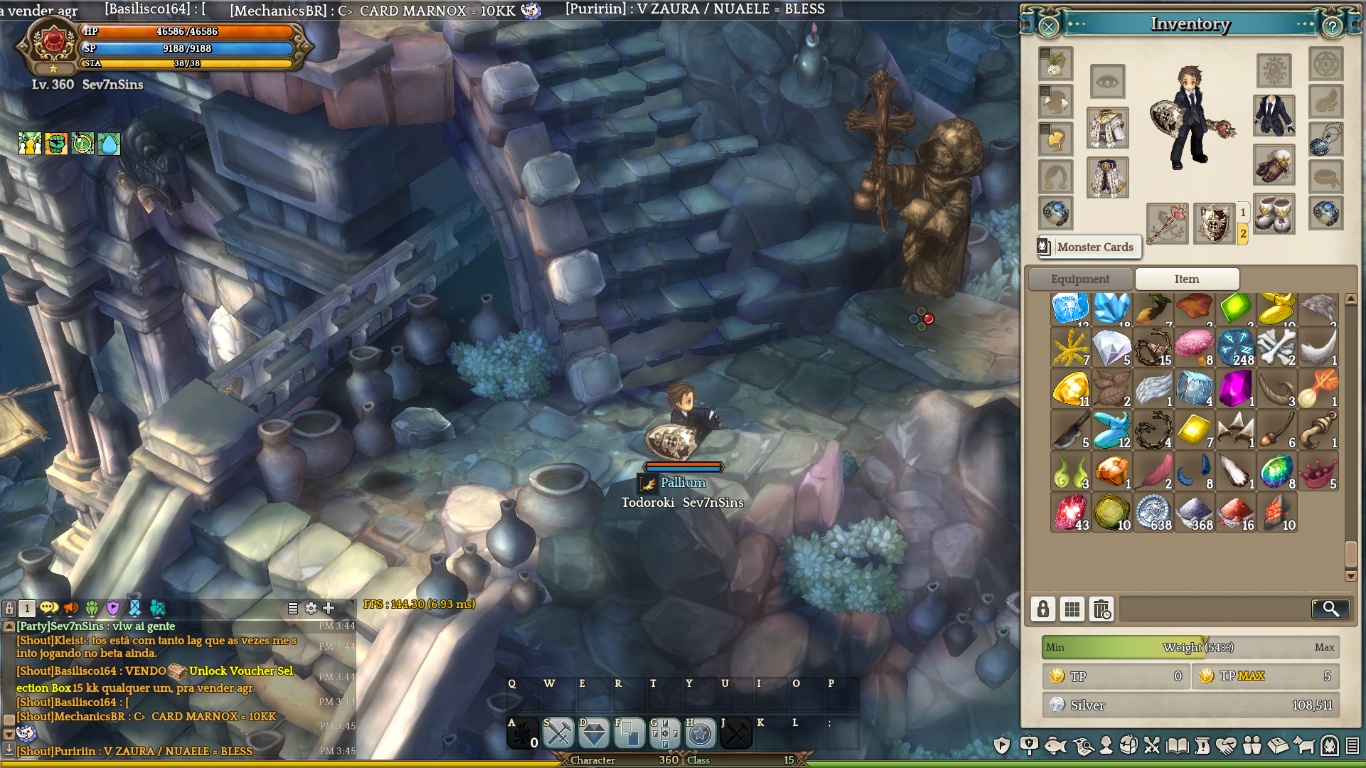1366x768 pixels.
Task: Click the equipped white boots slot
Action: [x=1273, y=214]
